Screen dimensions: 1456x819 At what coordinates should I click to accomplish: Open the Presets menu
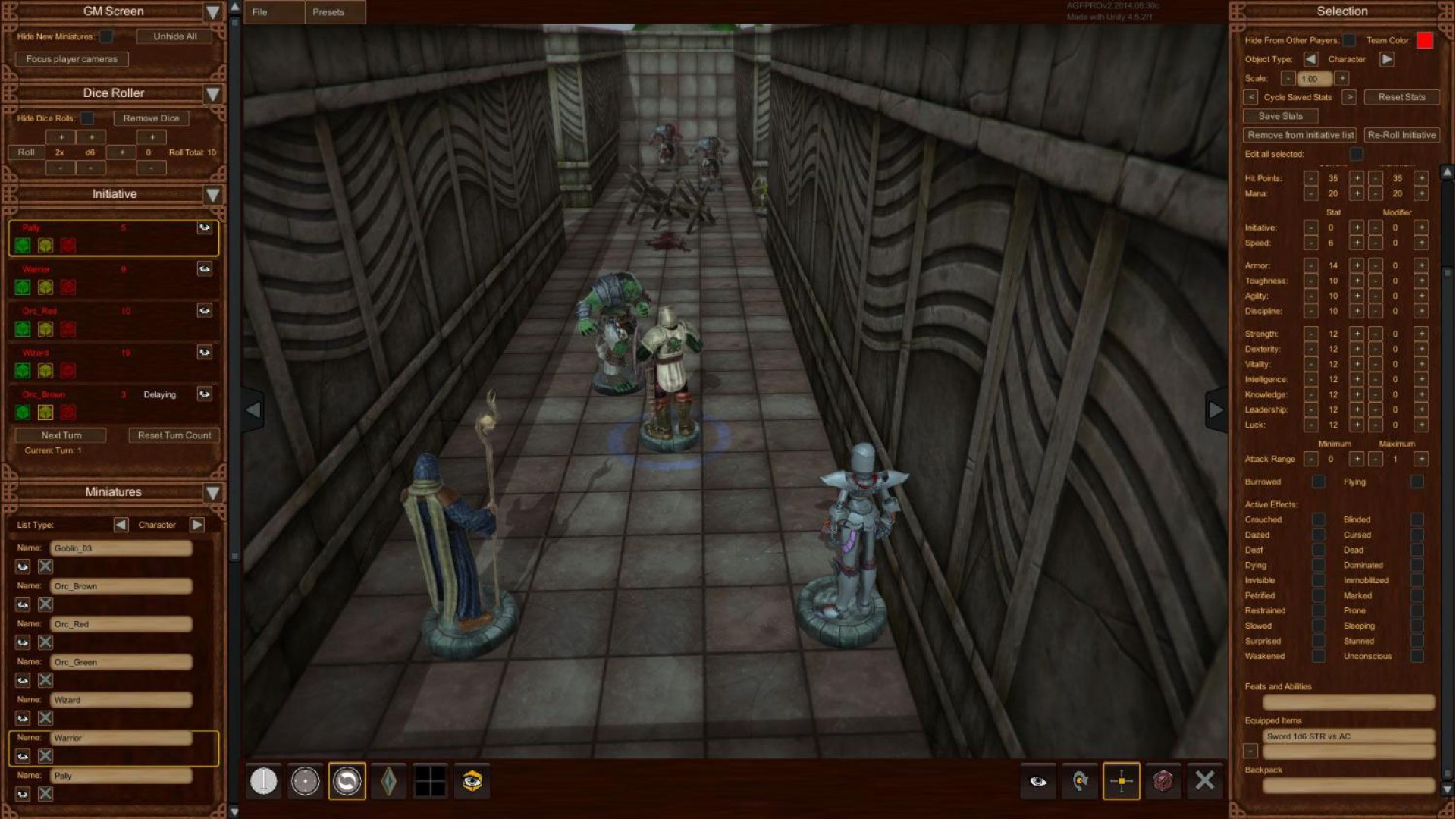click(x=328, y=12)
